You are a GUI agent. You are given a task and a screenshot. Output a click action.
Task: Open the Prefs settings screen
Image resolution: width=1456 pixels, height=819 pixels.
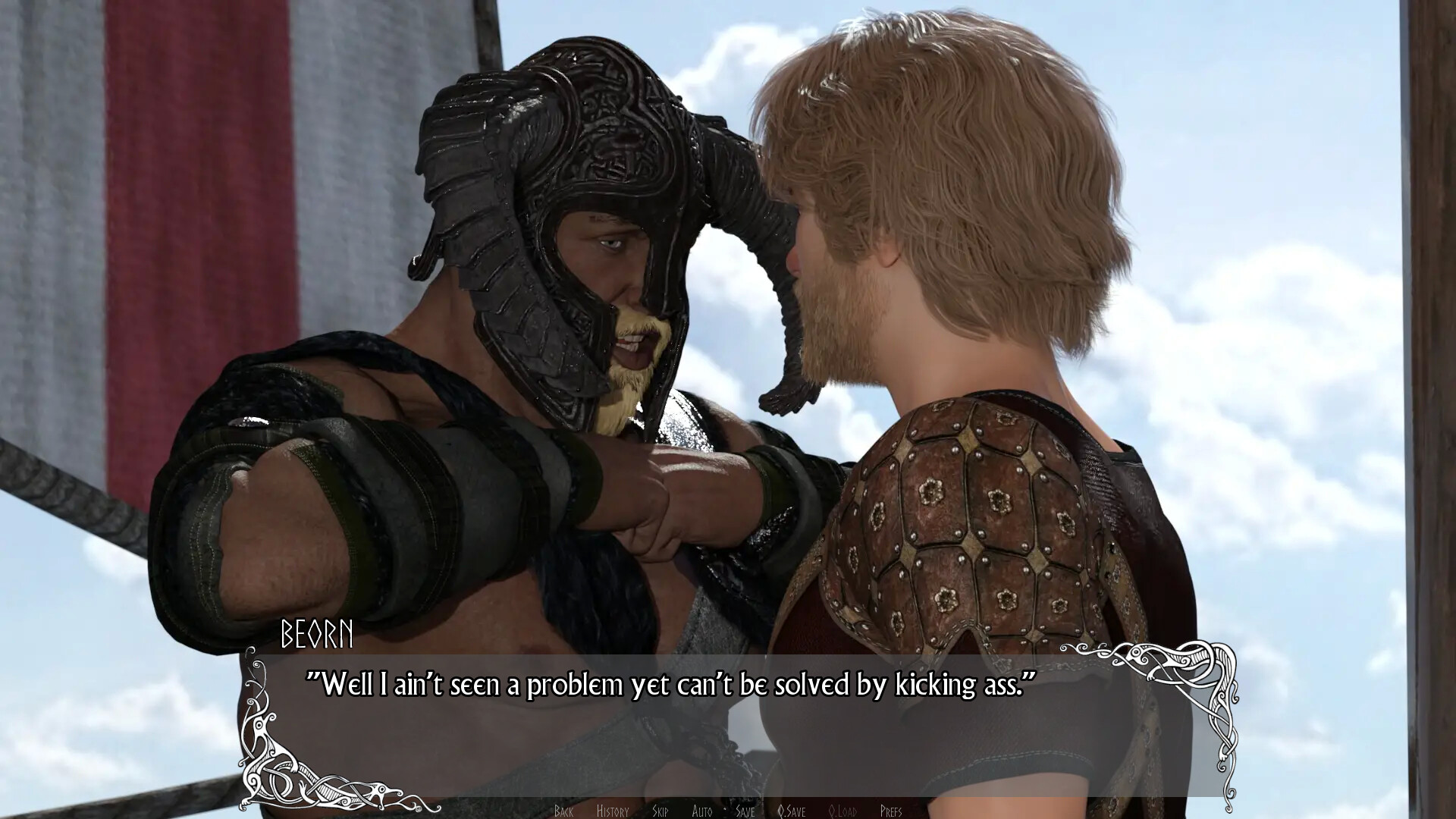click(893, 810)
